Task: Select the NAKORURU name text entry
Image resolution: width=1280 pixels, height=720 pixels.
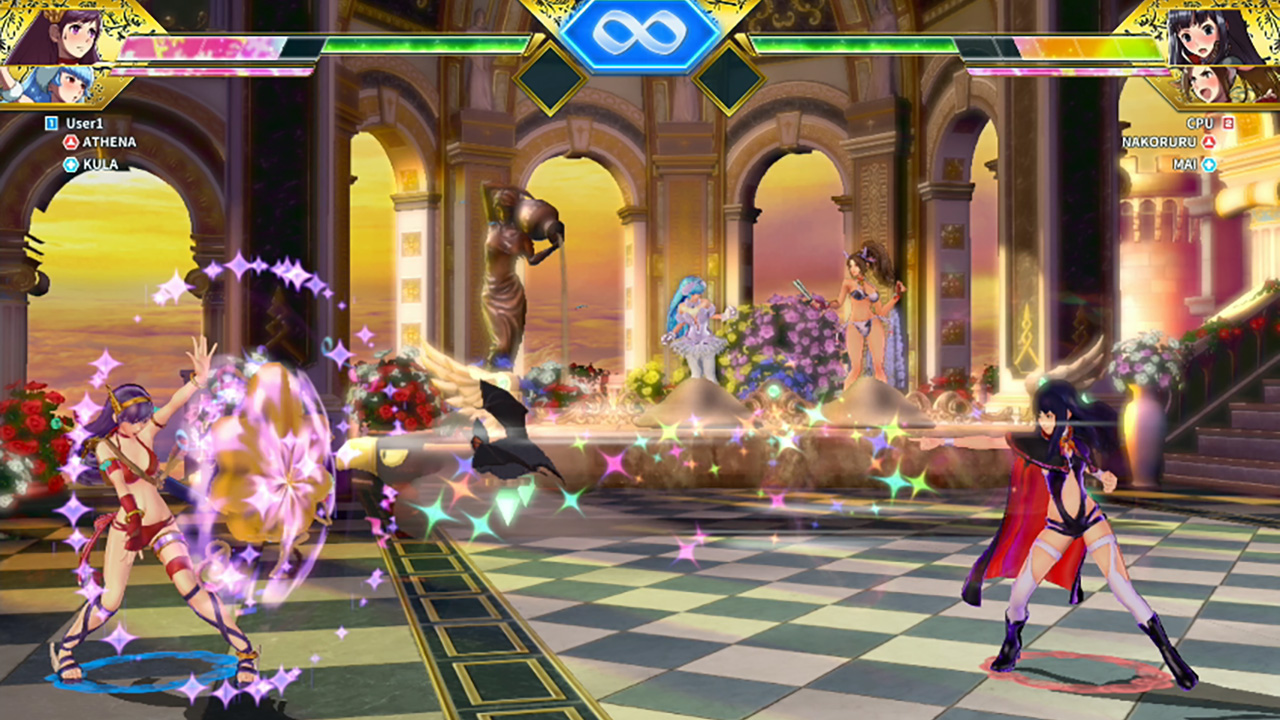Action: pyautogui.click(x=1160, y=142)
